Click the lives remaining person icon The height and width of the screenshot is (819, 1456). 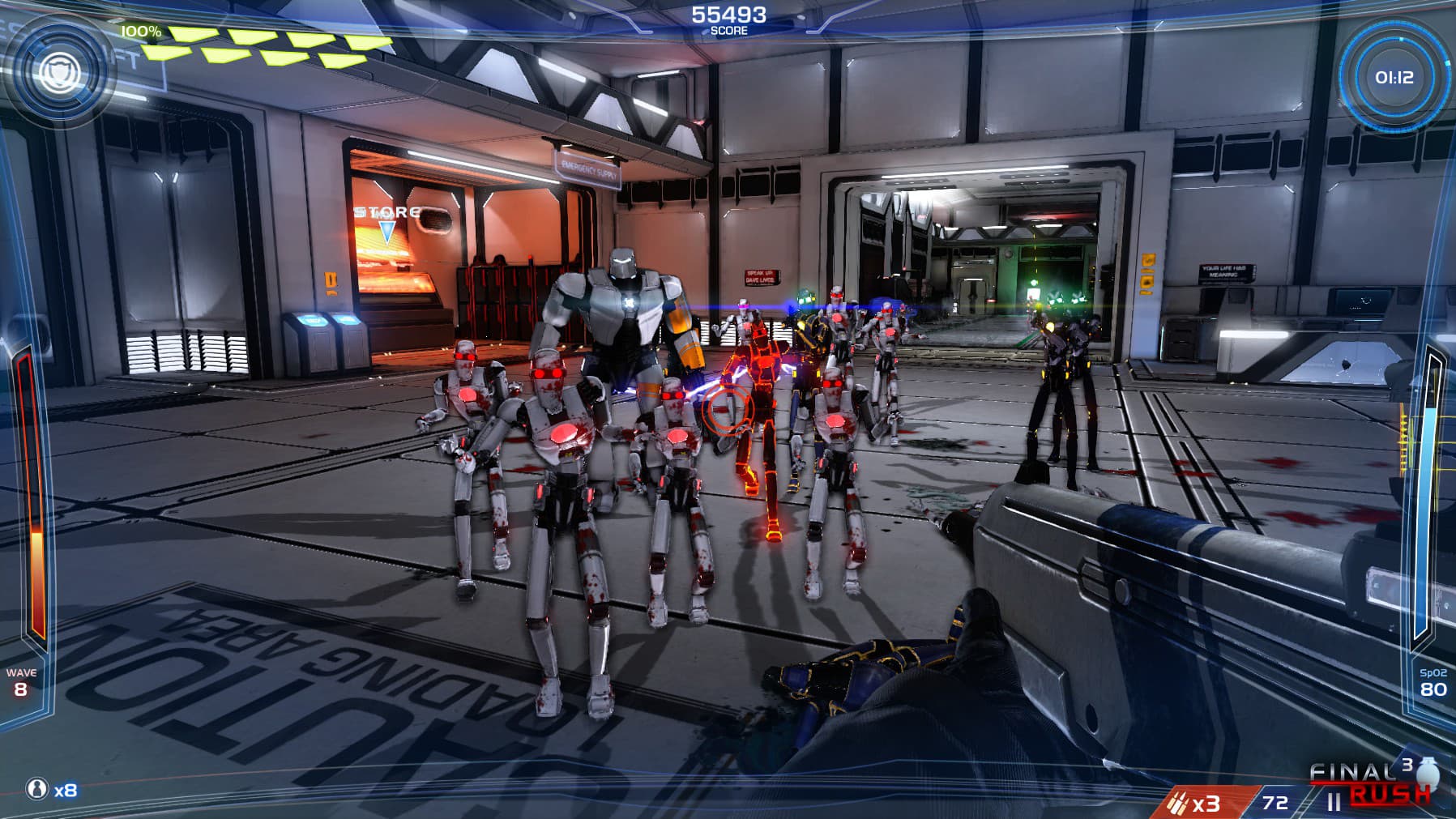36,788
